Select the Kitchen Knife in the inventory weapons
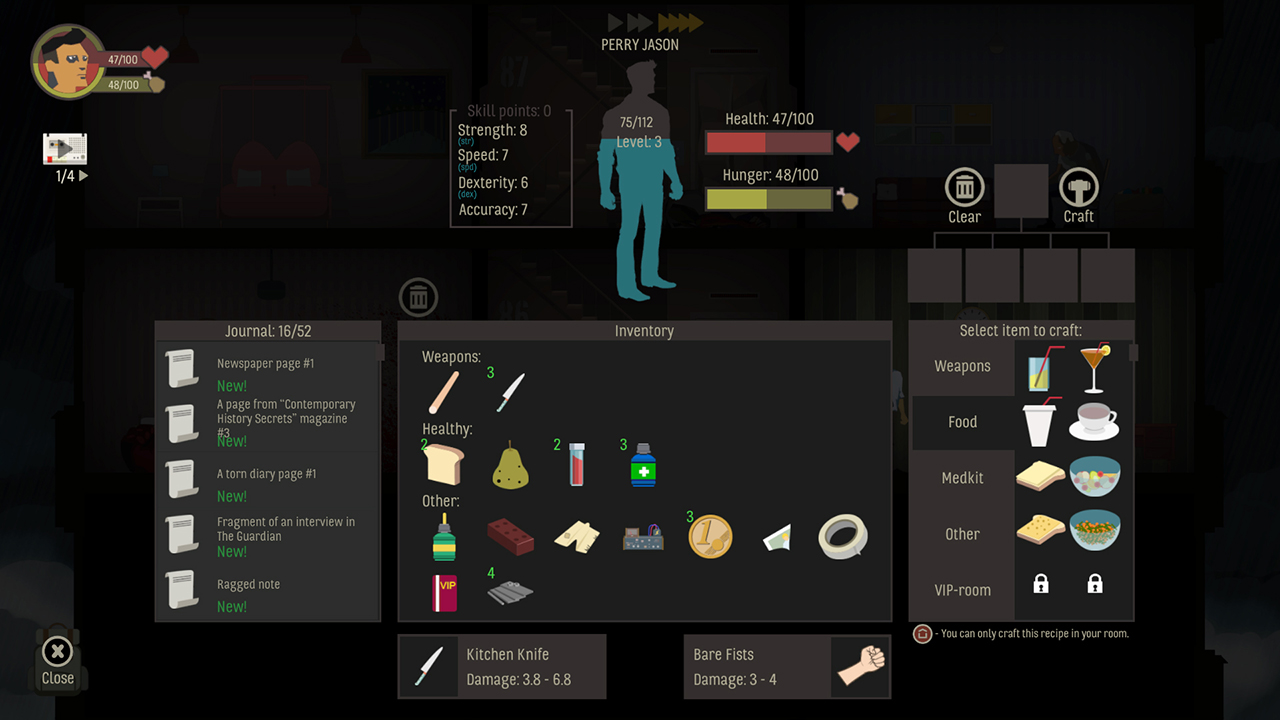Viewport: 1280px width, 720px height. [x=509, y=390]
